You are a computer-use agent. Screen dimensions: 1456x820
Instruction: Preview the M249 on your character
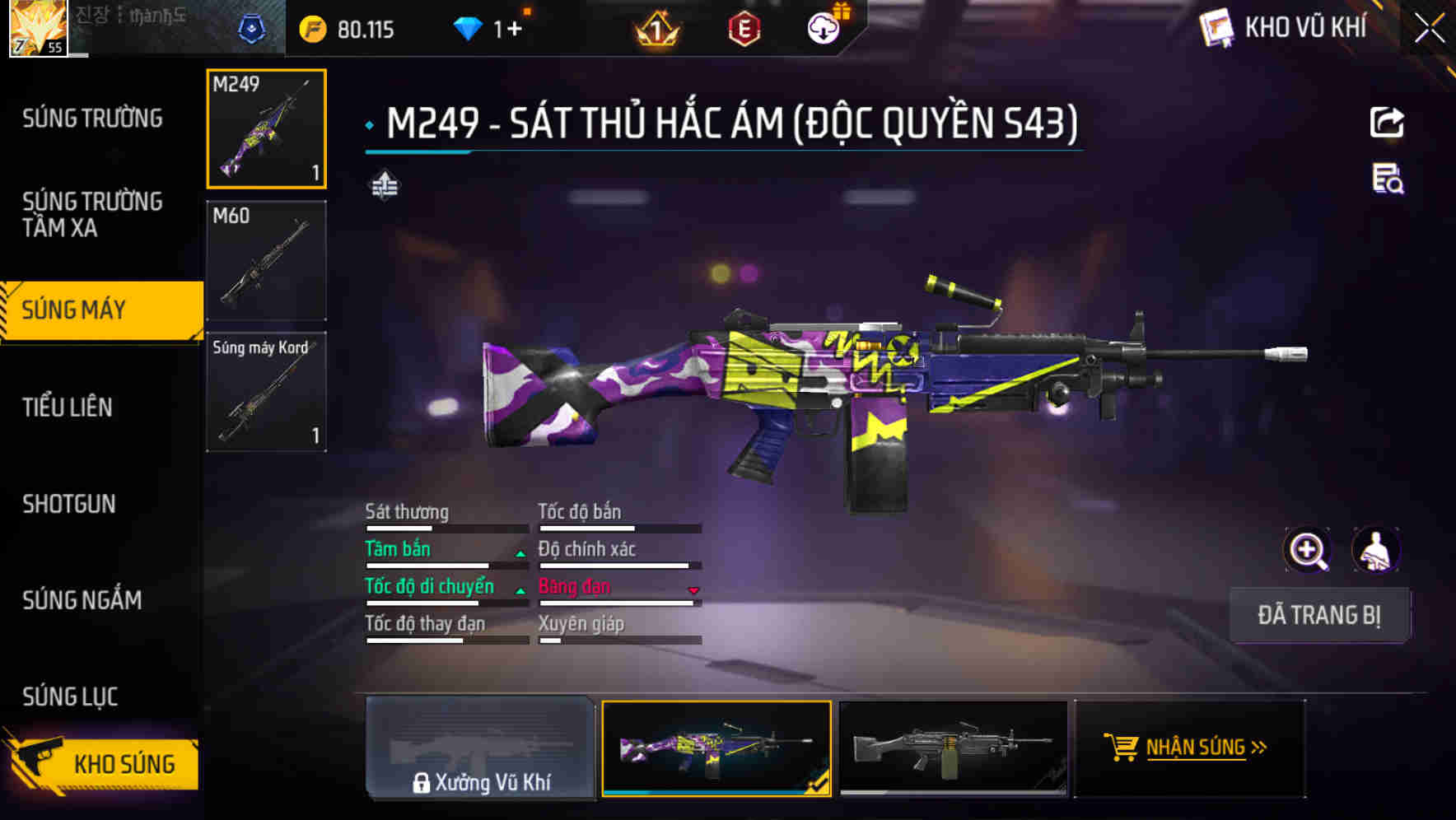(1376, 549)
